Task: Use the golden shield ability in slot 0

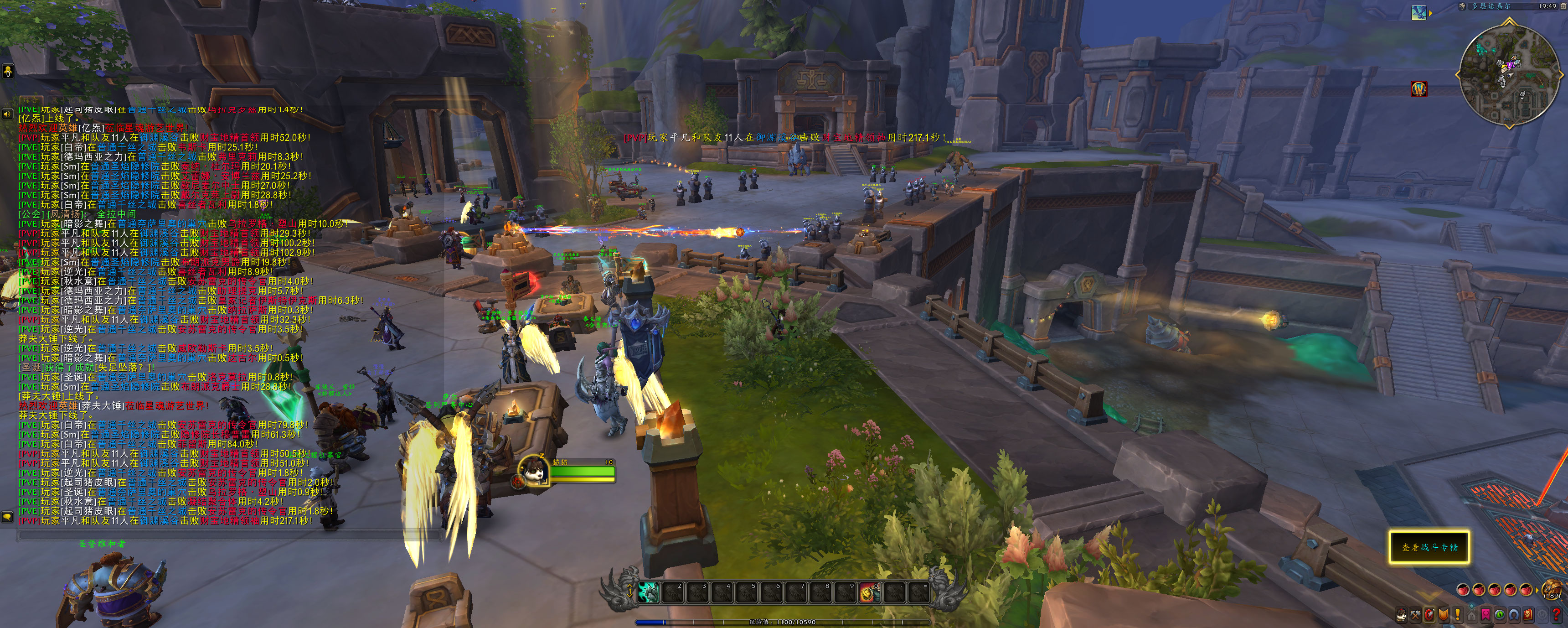Action: pos(869,592)
